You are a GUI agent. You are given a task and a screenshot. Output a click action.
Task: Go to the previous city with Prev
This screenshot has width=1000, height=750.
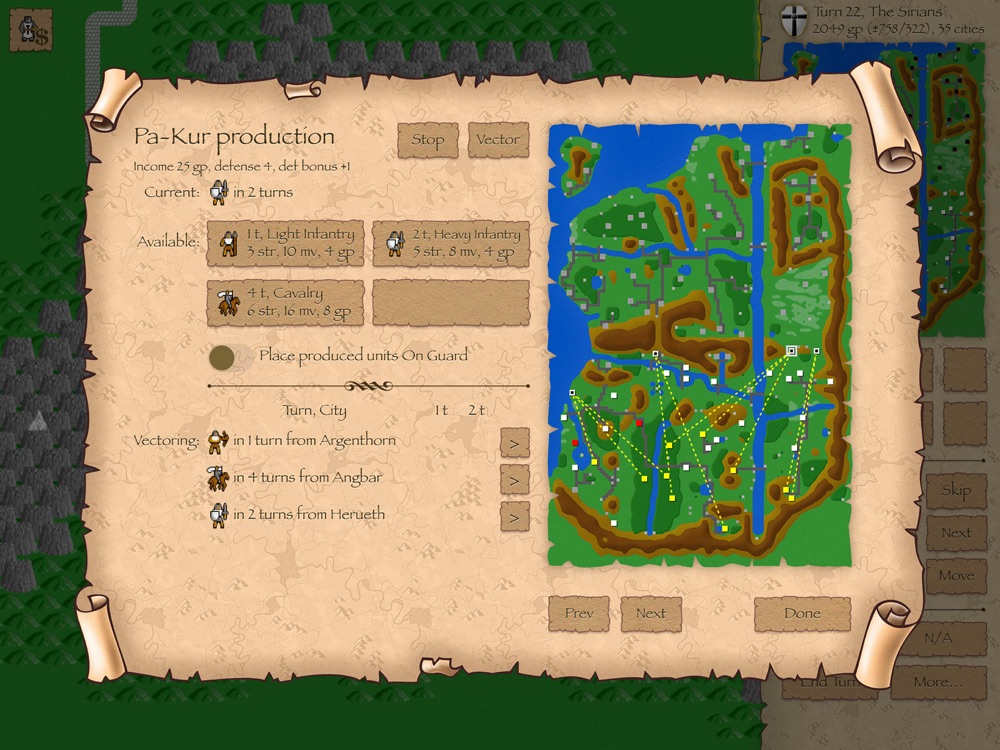click(x=579, y=614)
